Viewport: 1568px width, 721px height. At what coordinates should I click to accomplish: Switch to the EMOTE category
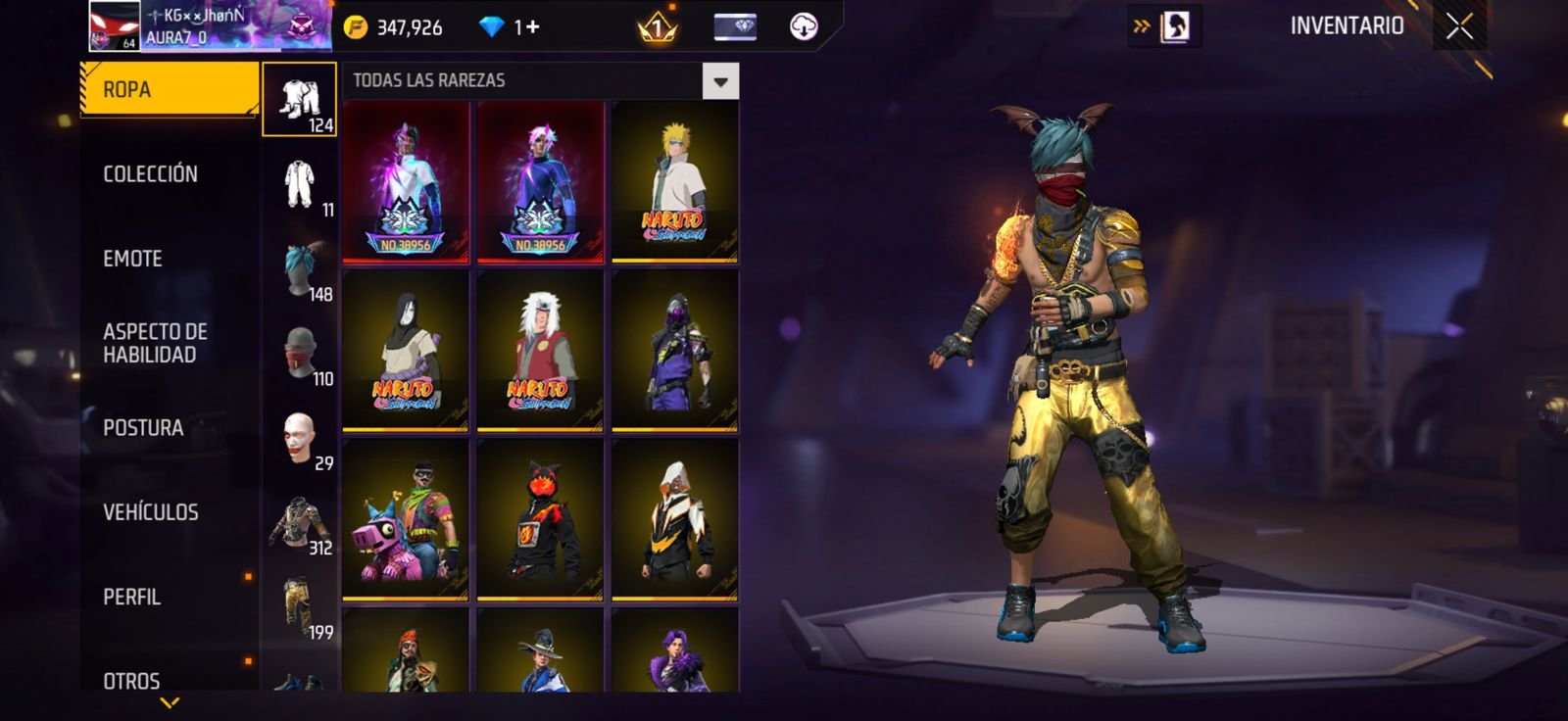coord(133,259)
